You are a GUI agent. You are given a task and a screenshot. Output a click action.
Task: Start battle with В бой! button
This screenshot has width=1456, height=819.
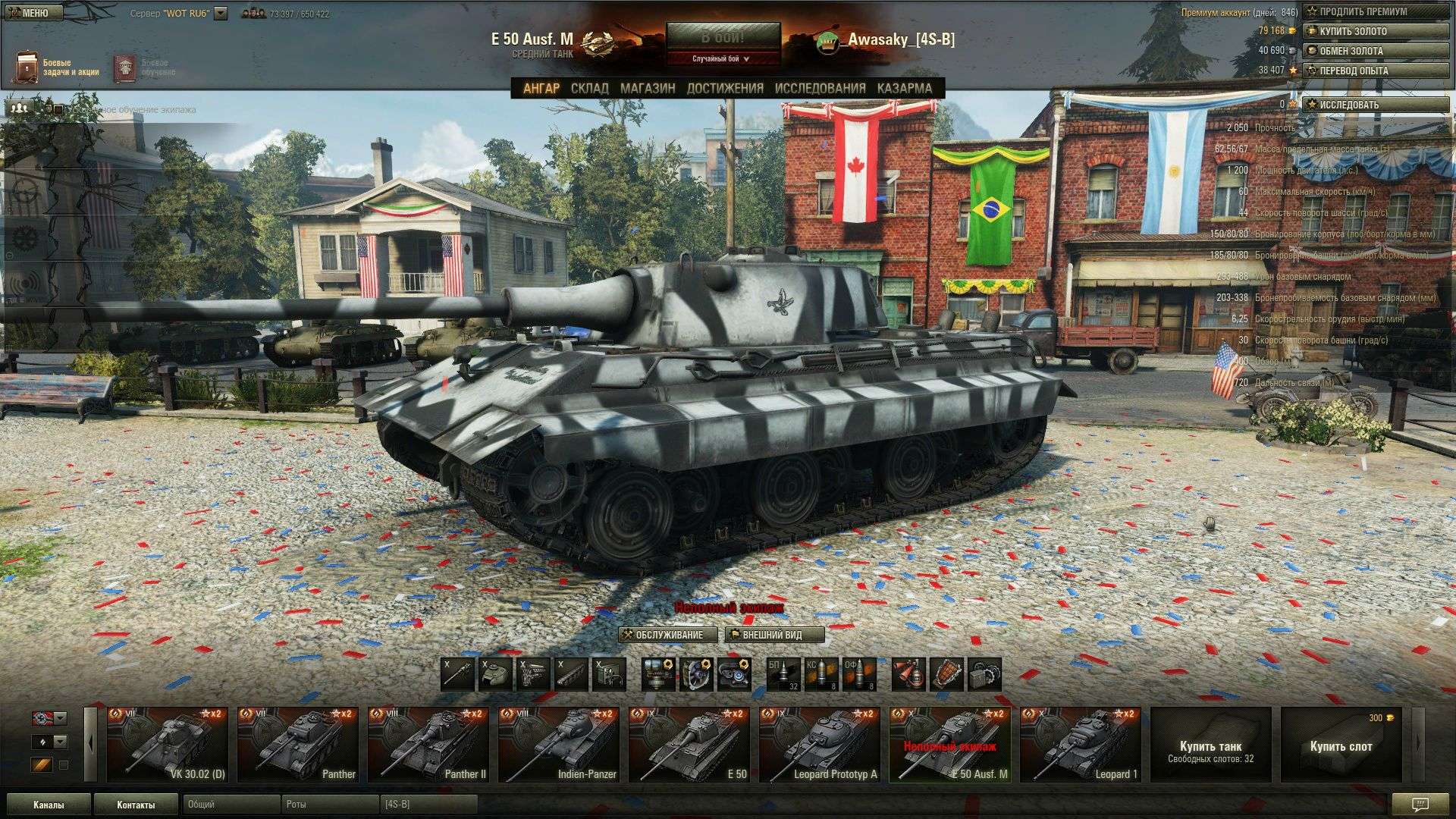tap(723, 36)
